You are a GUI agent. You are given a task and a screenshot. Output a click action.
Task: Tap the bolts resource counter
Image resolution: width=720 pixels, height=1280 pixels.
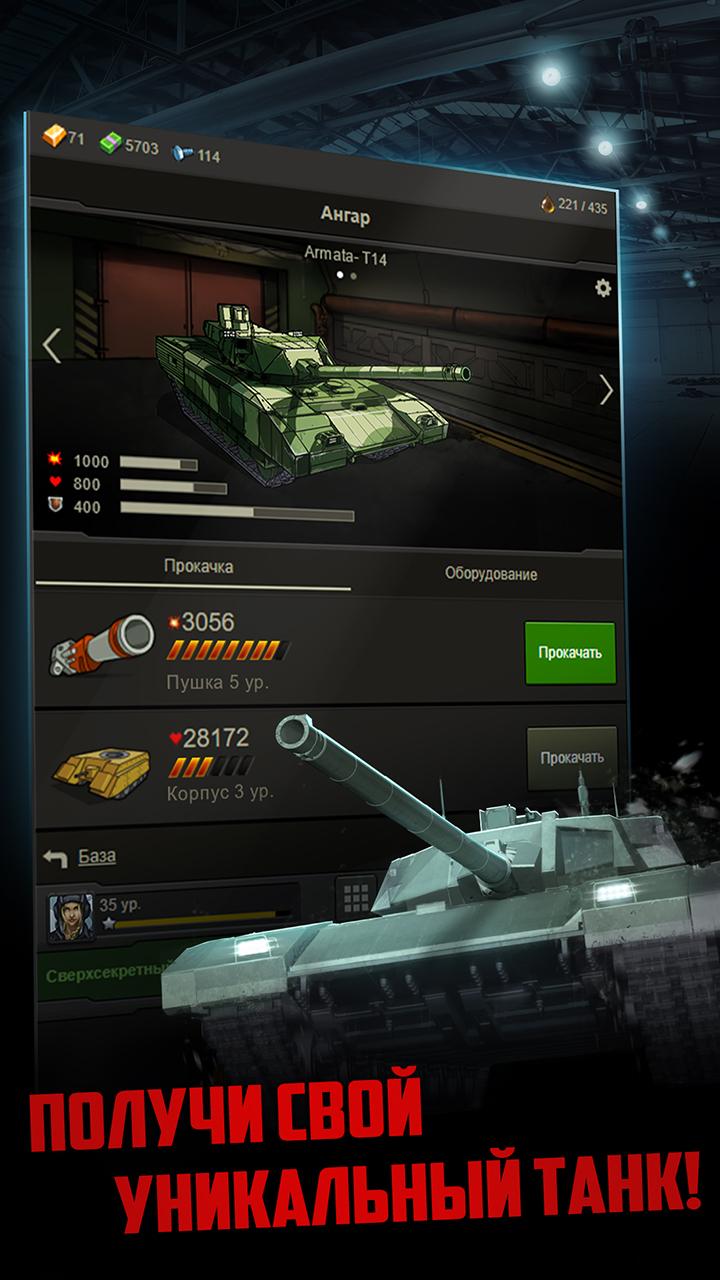point(196,155)
